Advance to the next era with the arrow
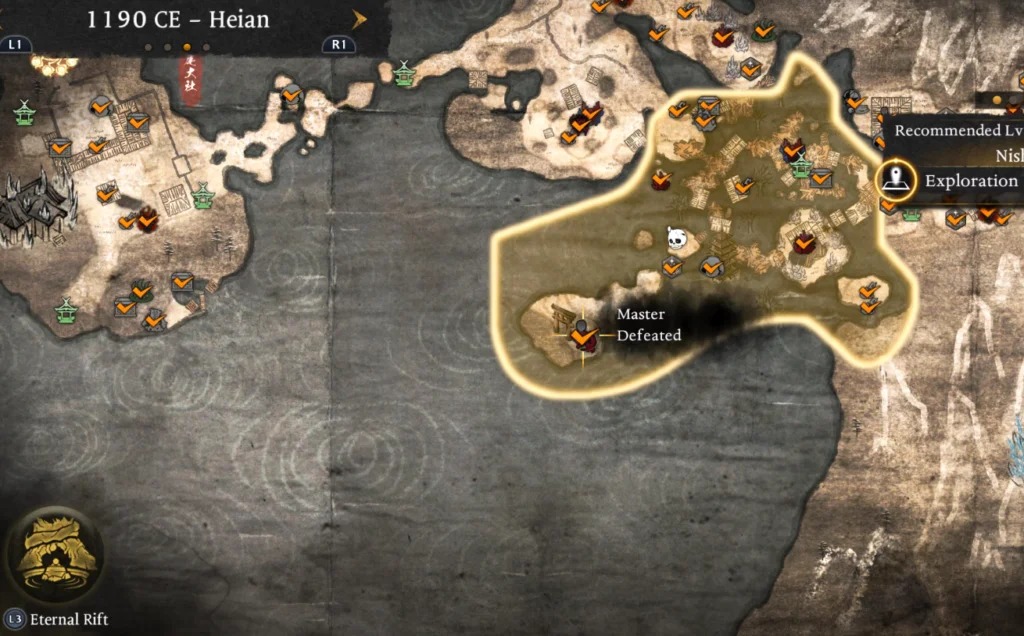This screenshot has height=636, width=1024. (359, 18)
